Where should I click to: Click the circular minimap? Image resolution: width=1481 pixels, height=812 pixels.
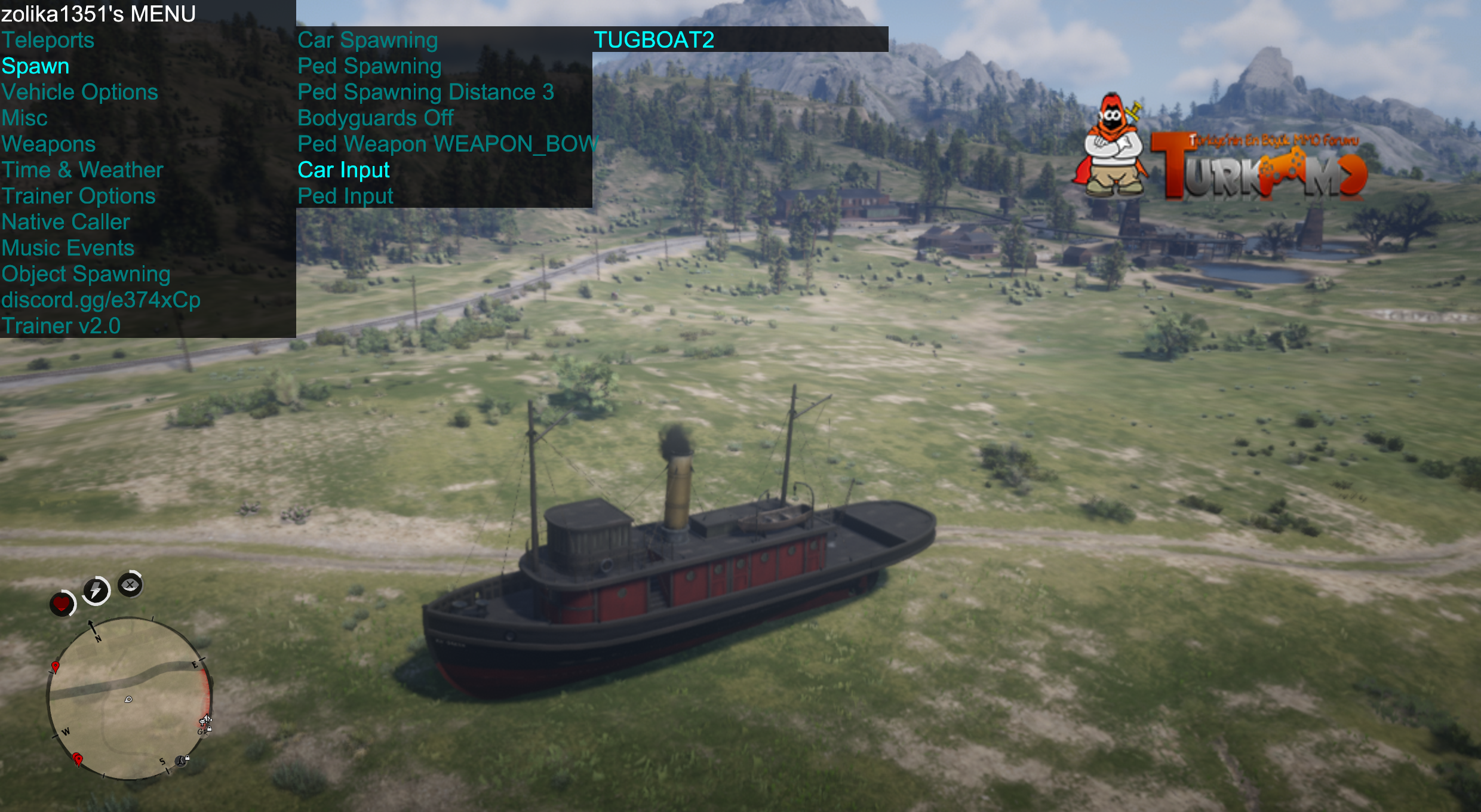pos(129,699)
